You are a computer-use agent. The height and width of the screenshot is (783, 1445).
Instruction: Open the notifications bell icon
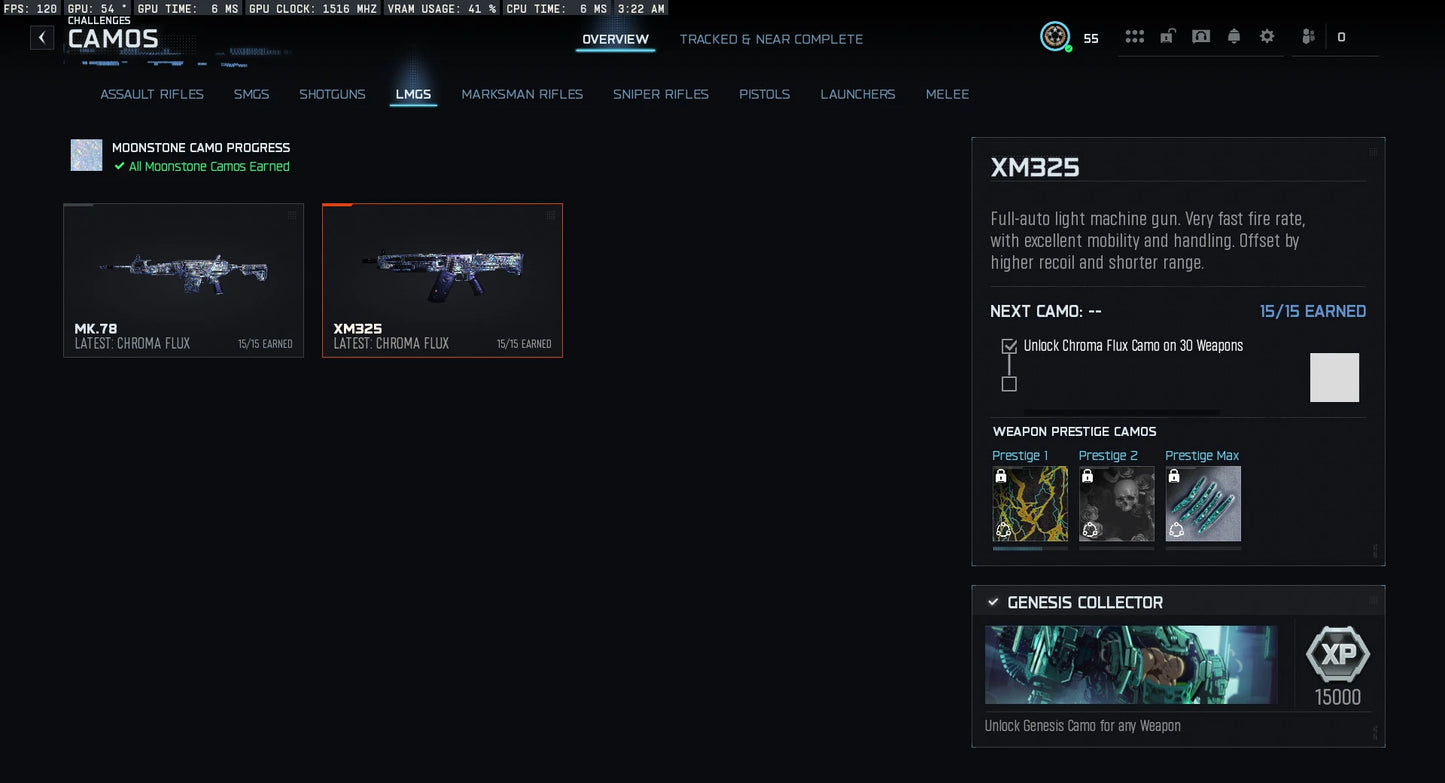(x=1234, y=35)
